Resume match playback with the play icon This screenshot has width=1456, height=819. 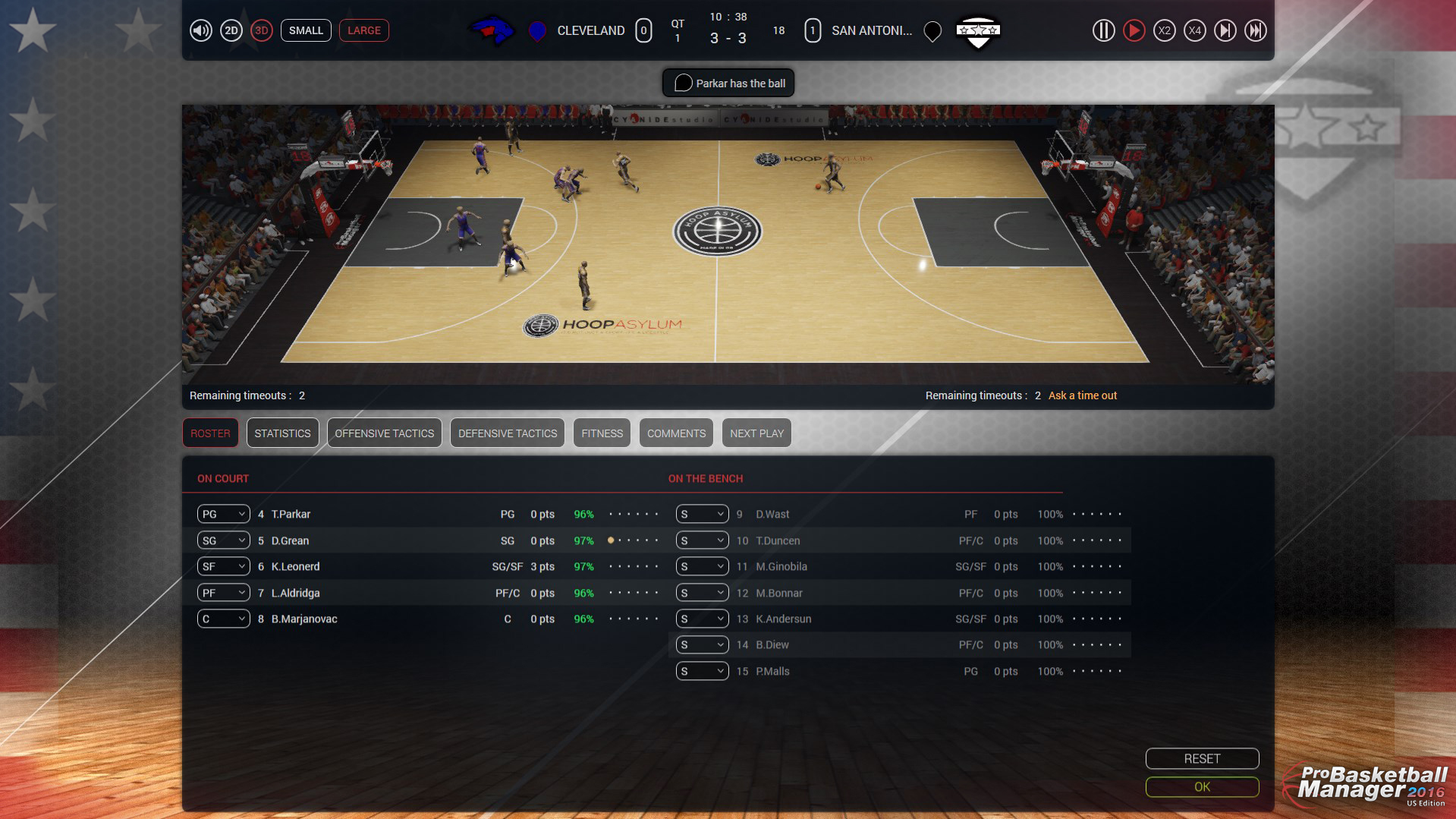click(1134, 30)
